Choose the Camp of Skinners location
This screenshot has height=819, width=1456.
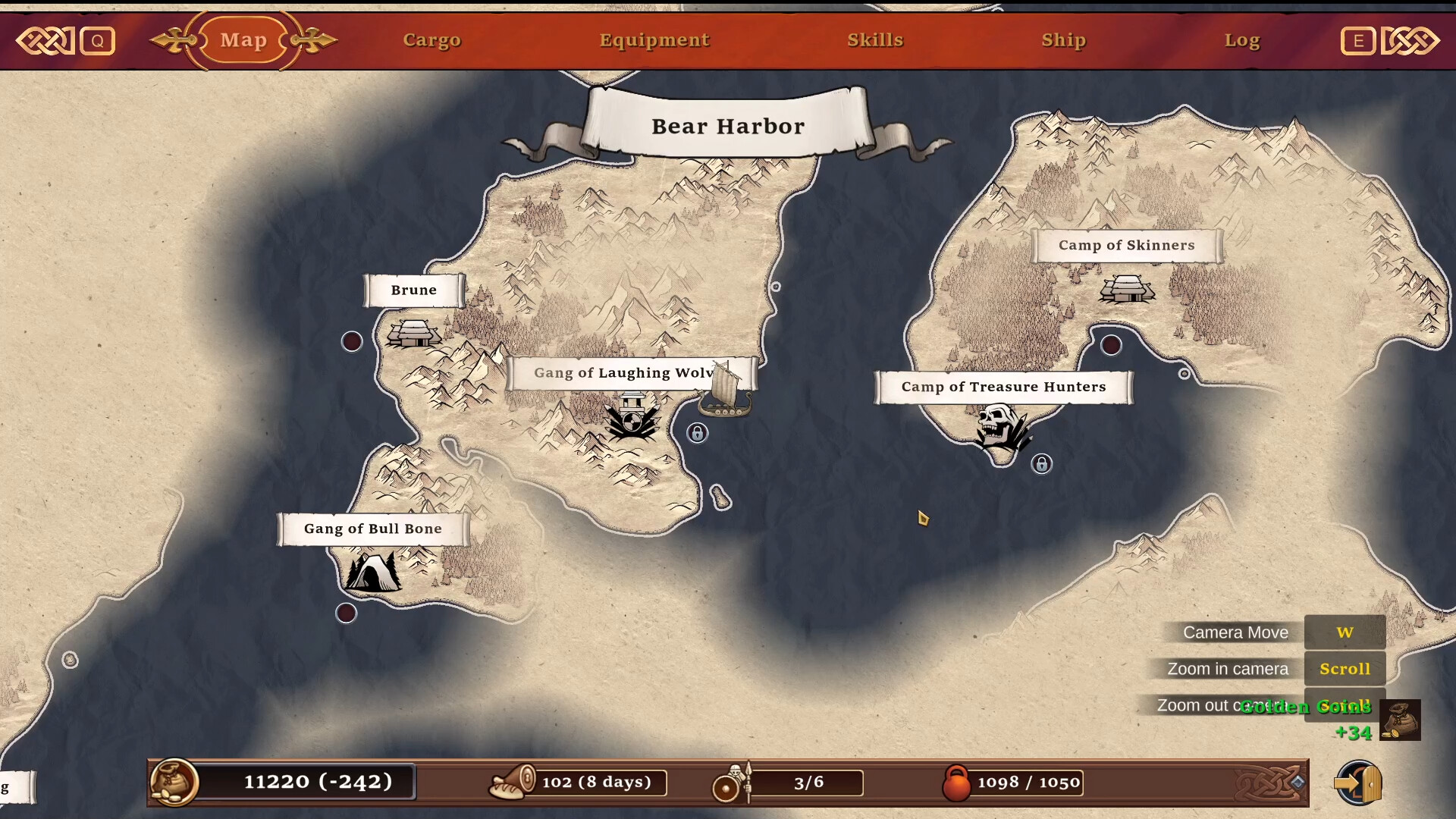[1127, 288]
